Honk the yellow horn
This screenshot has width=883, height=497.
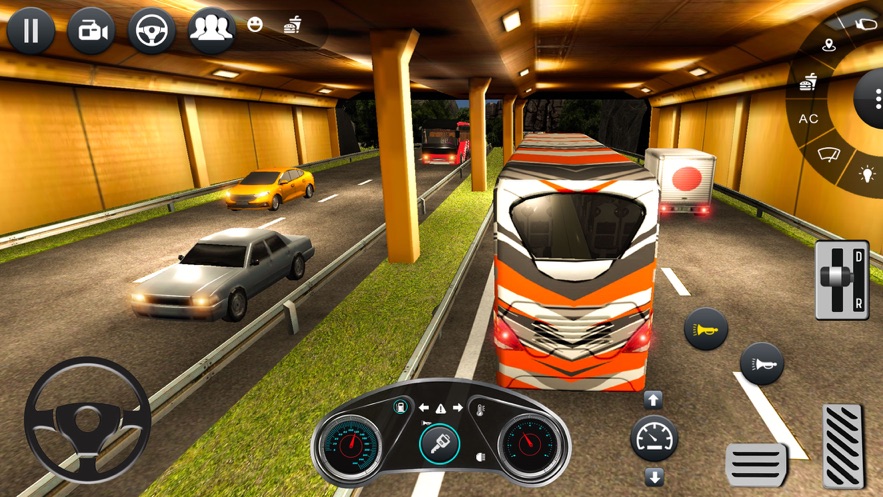pos(705,329)
